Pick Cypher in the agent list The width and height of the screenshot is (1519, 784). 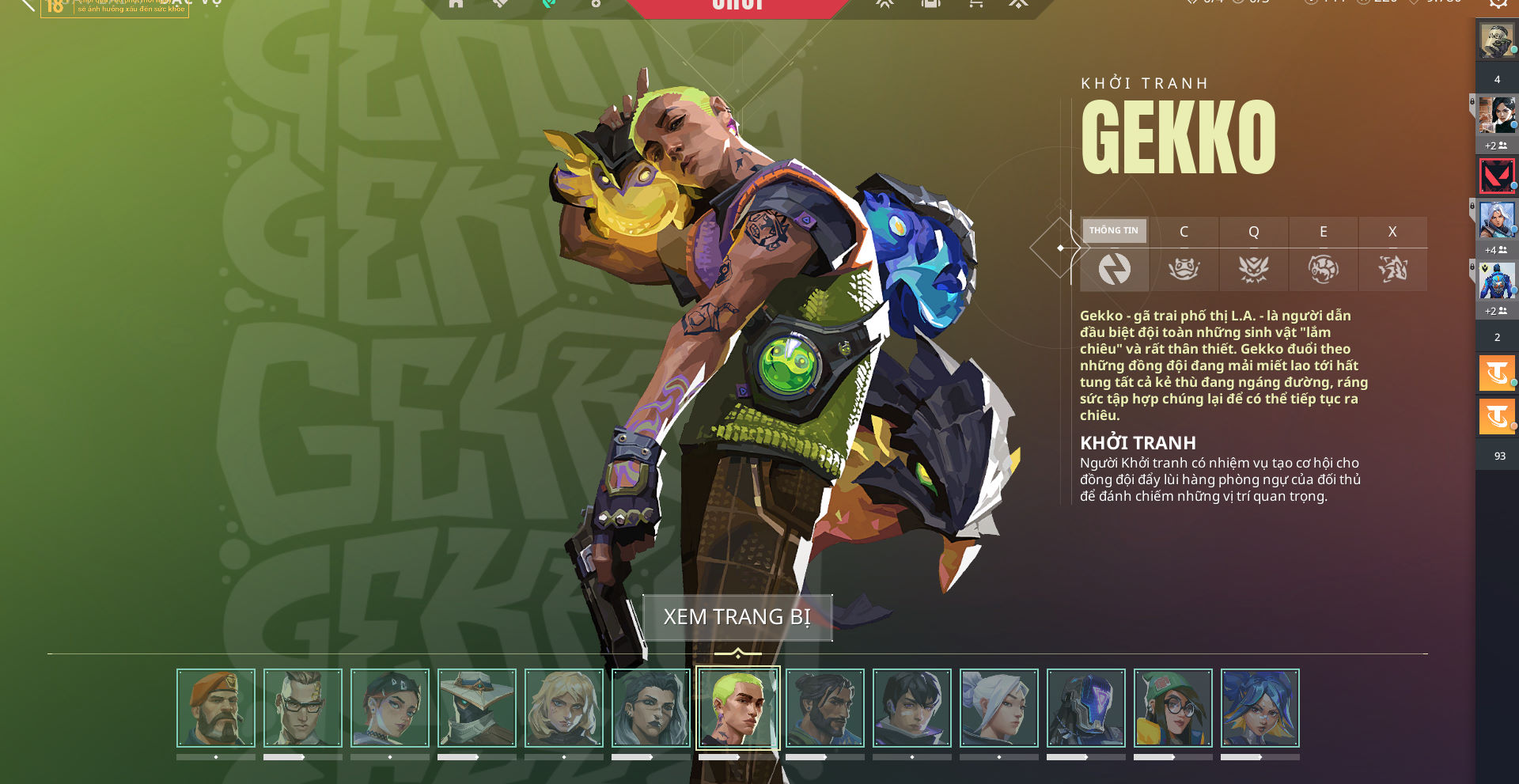click(477, 708)
